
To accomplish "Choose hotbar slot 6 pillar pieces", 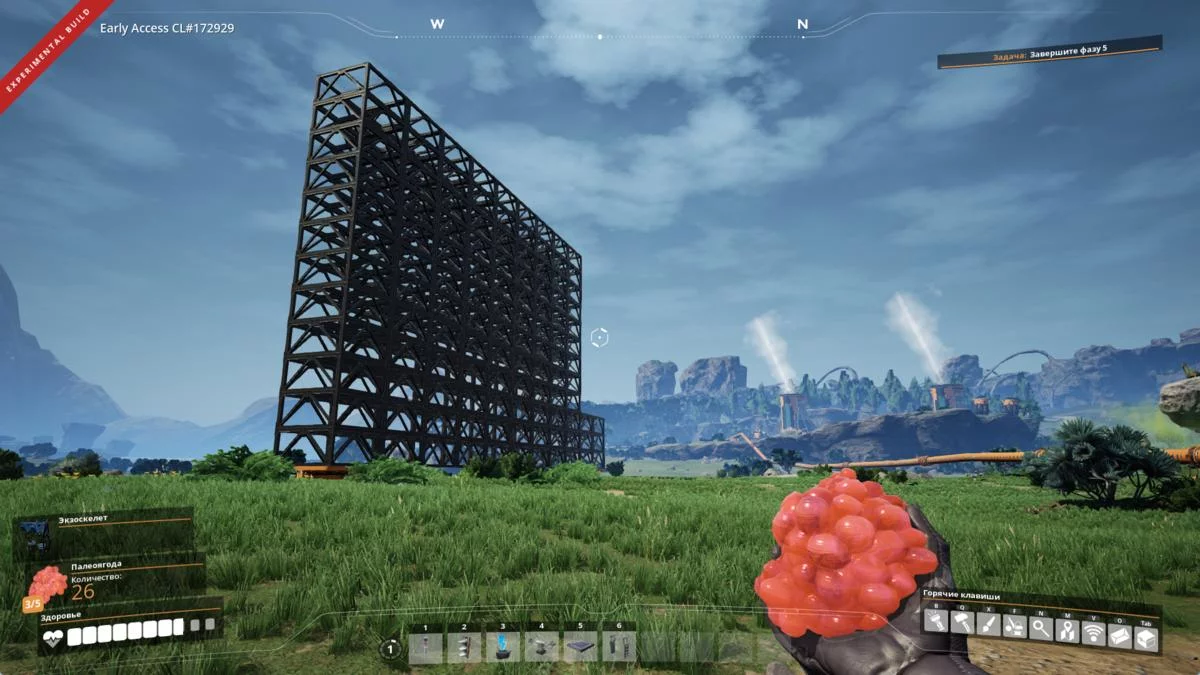I will 619,647.
